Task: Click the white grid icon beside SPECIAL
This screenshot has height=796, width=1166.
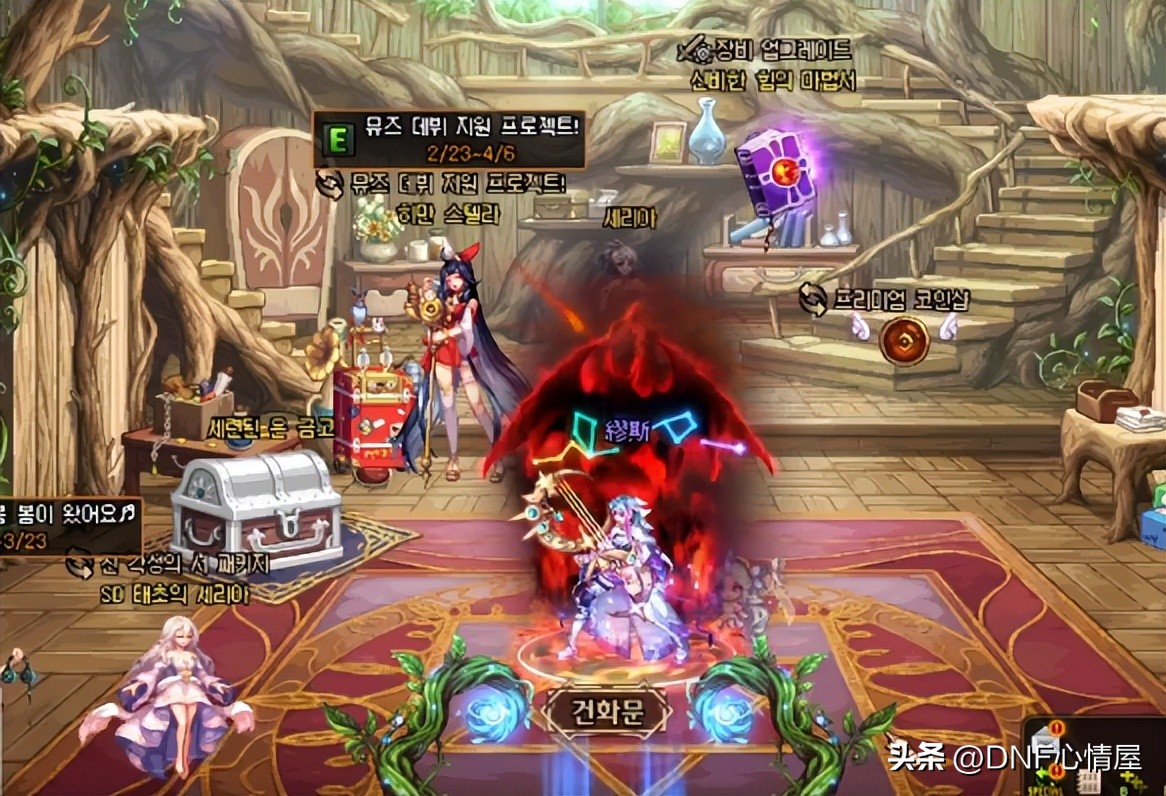Action: coord(1089,782)
